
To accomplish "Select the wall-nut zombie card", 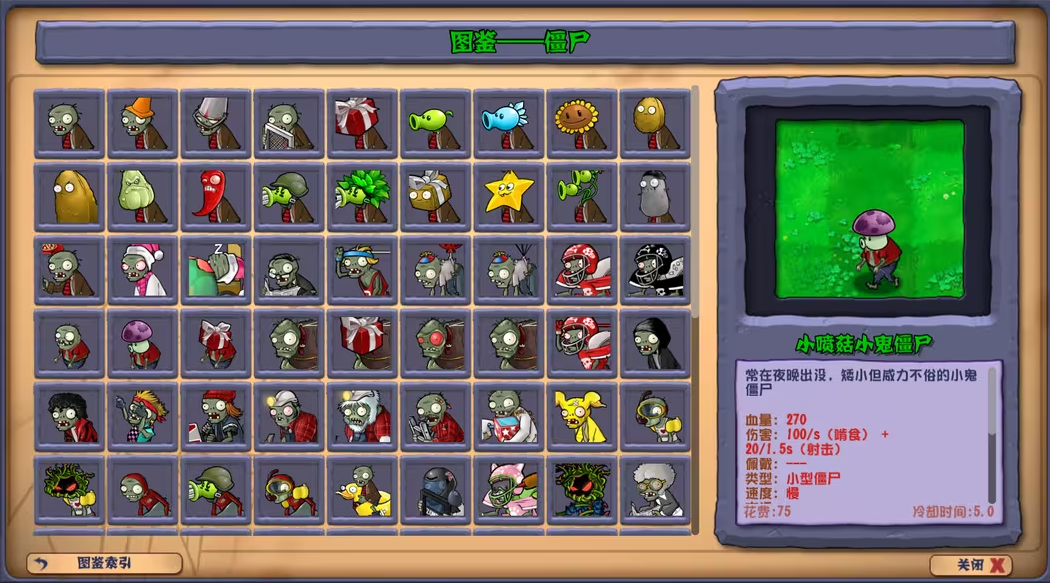I will coord(654,124).
